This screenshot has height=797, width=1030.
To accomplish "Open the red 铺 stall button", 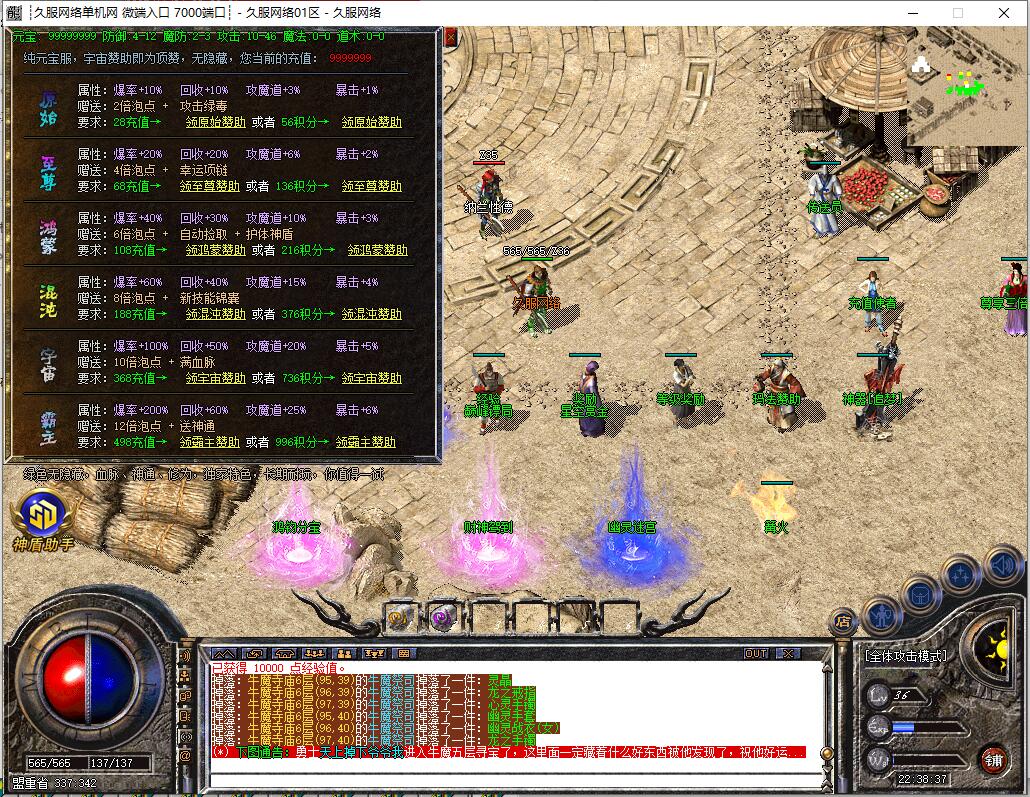I will click(993, 759).
